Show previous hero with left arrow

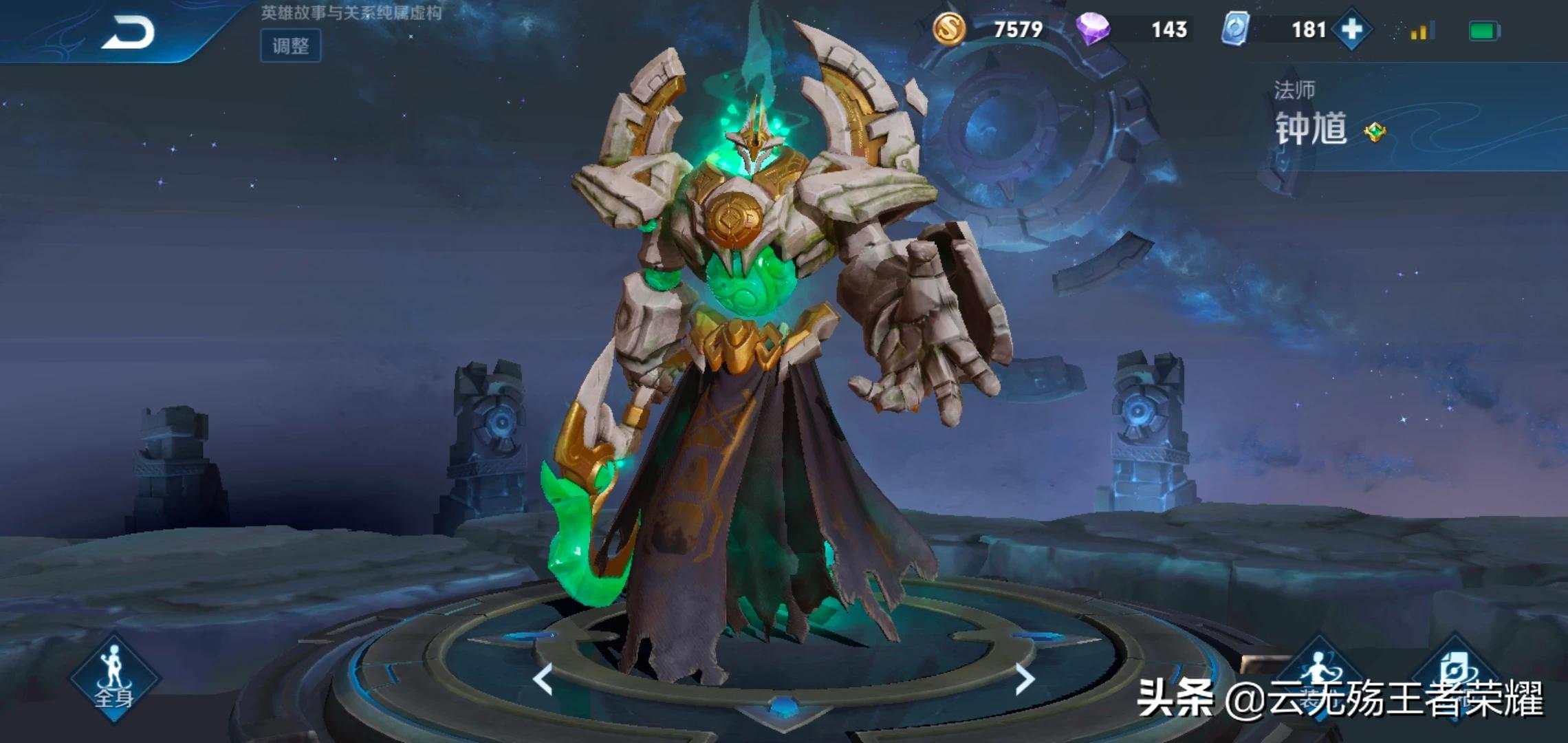pos(543,680)
